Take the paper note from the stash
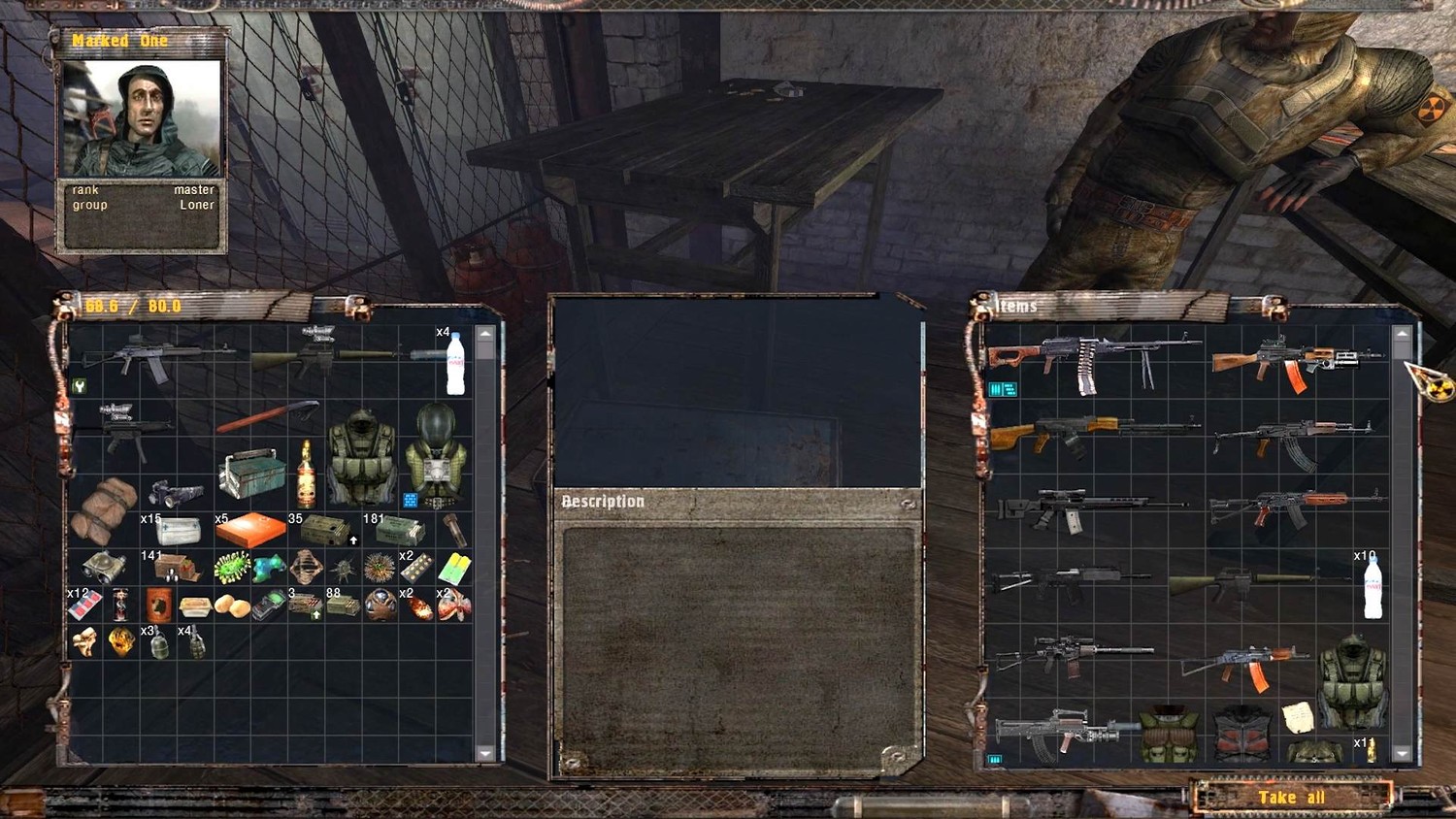Image resolution: width=1456 pixels, height=819 pixels. (1298, 717)
